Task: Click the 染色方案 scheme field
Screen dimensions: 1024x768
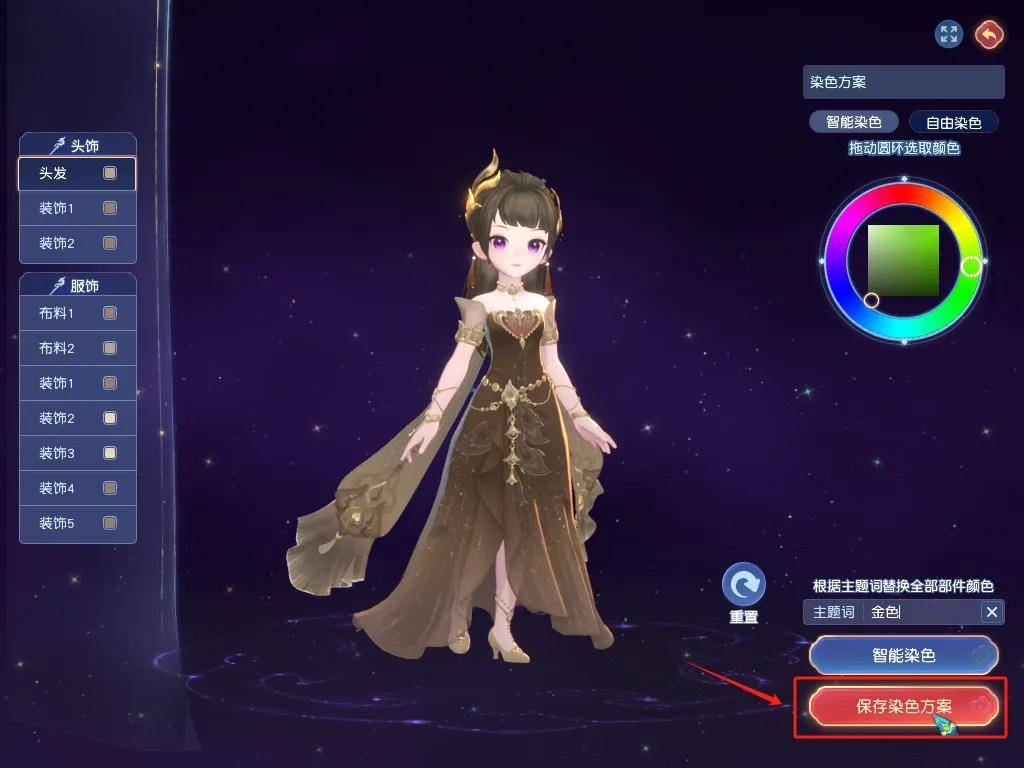Action: [x=903, y=82]
